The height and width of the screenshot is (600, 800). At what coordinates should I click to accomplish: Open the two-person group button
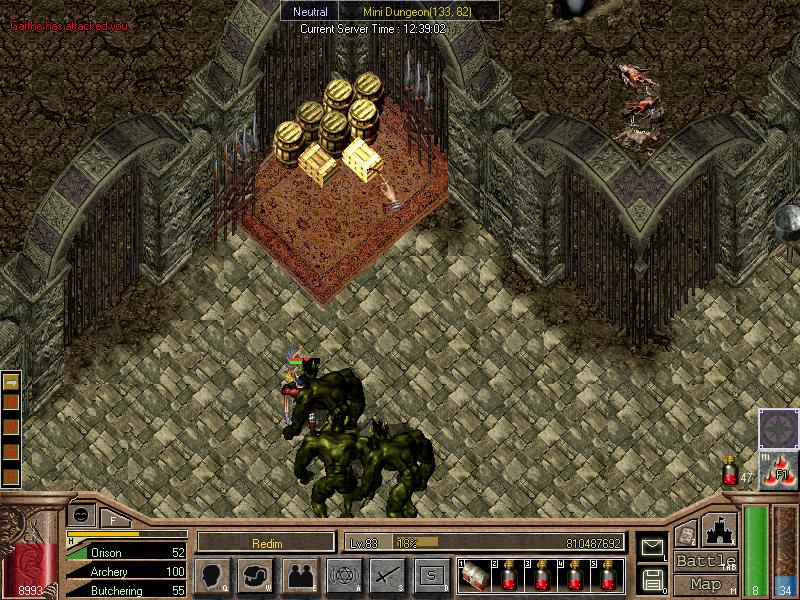[299, 575]
